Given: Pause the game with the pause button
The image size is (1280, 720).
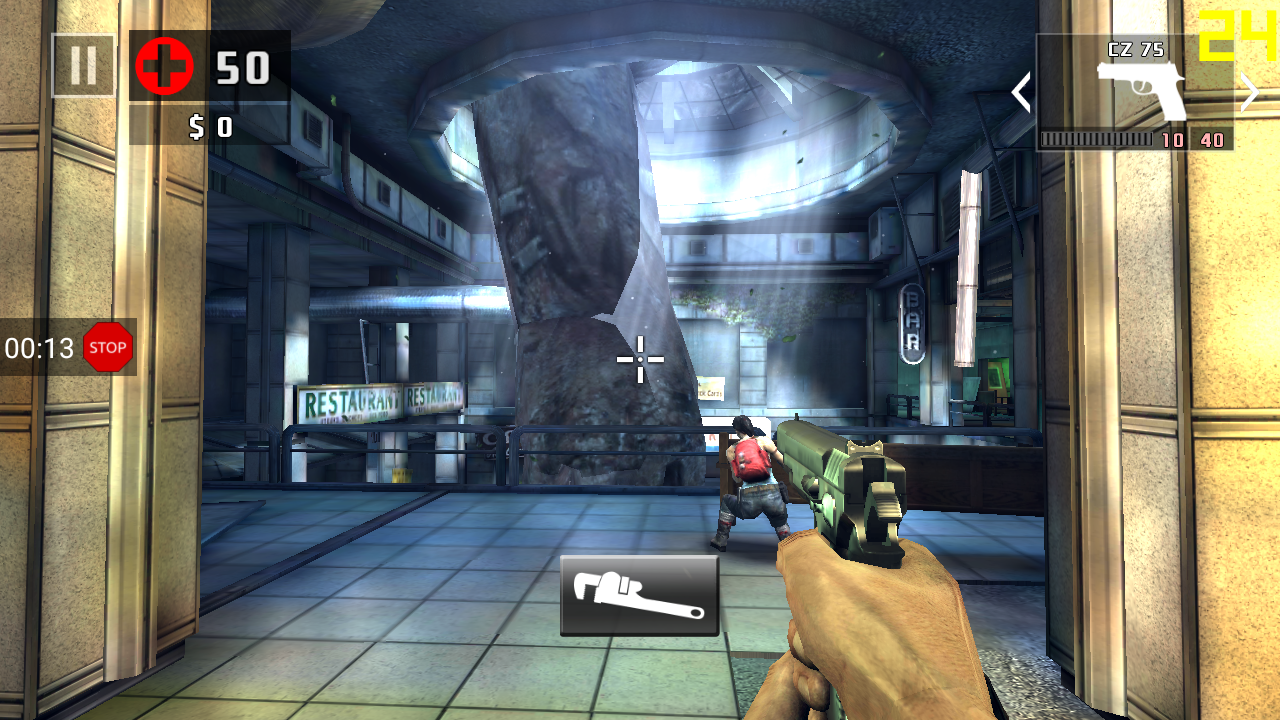Looking at the screenshot, I should [83, 66].
